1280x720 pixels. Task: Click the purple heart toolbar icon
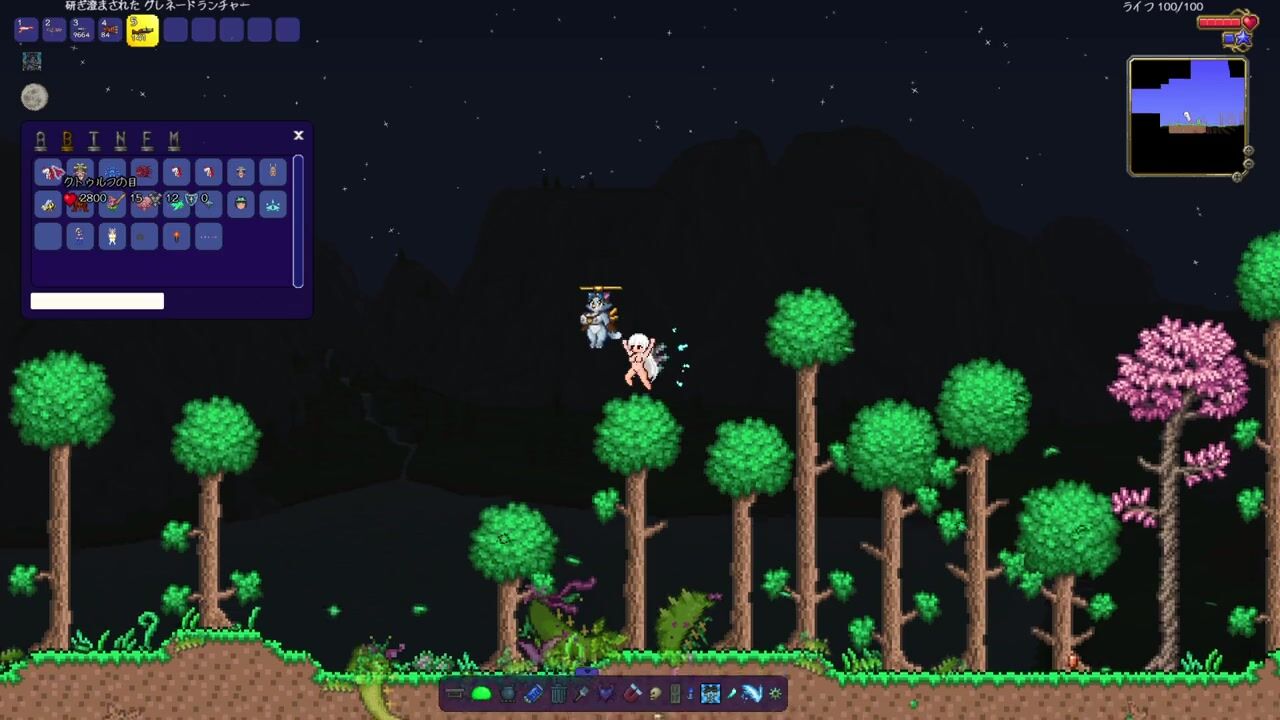[606, 693]
